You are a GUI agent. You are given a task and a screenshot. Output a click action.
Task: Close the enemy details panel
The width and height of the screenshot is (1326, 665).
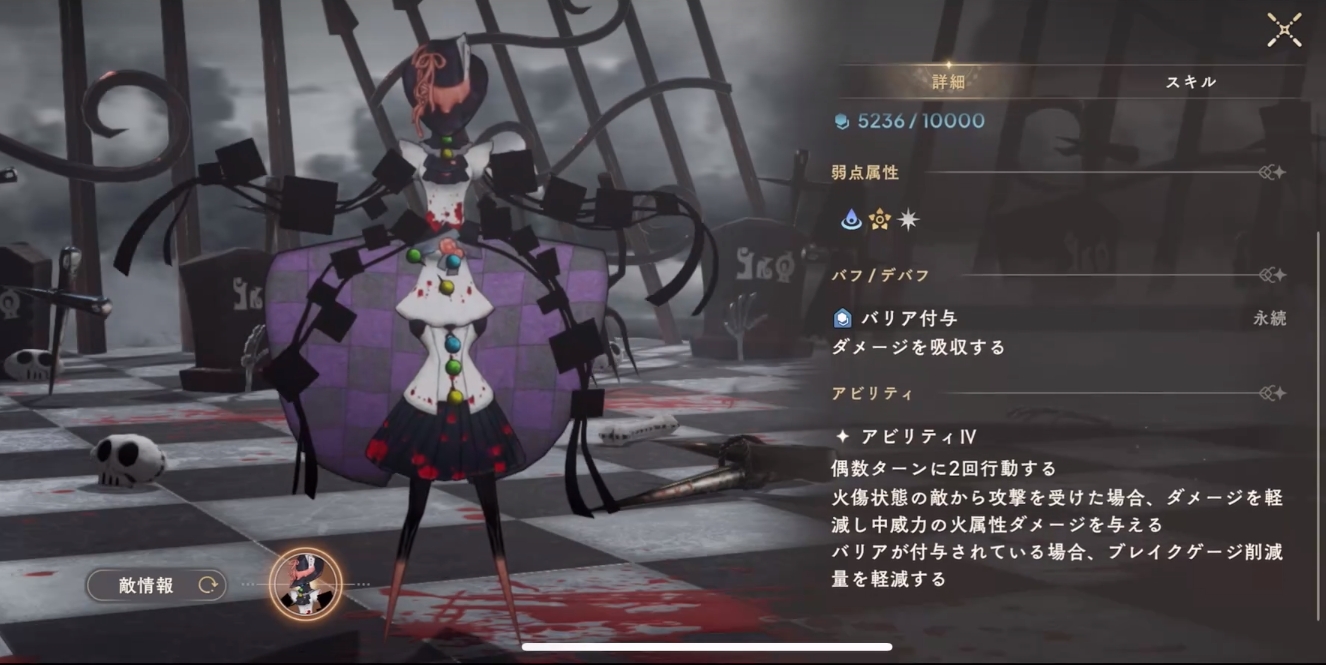tap(1284, 30)
